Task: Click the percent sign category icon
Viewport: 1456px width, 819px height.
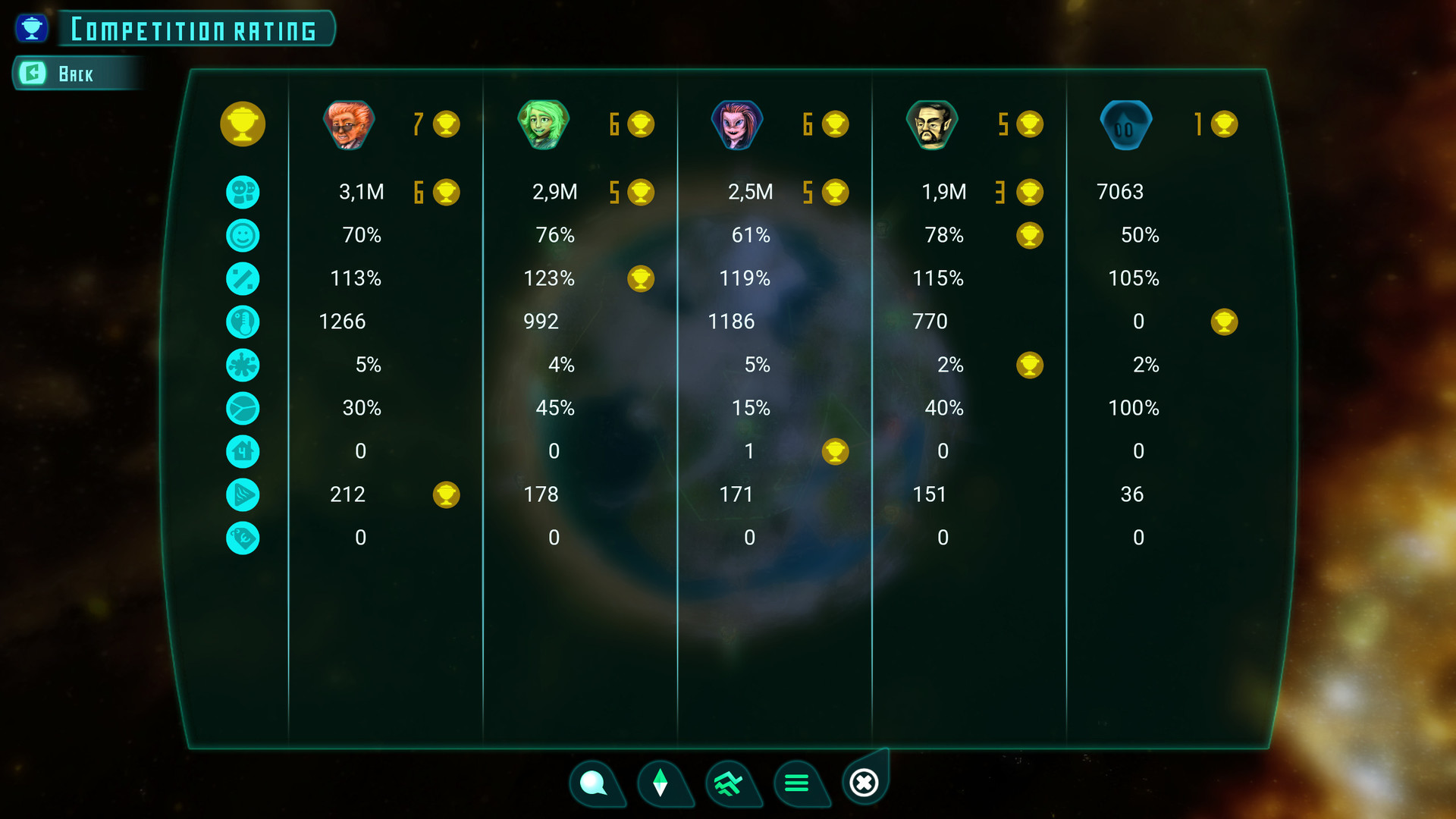Action: pos(243,279)
